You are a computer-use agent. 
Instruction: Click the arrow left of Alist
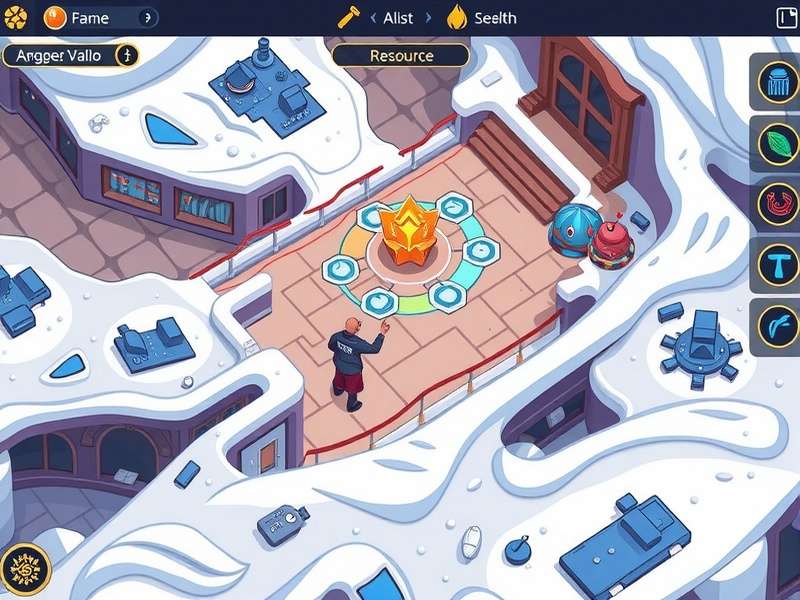[x=373, y=18]
